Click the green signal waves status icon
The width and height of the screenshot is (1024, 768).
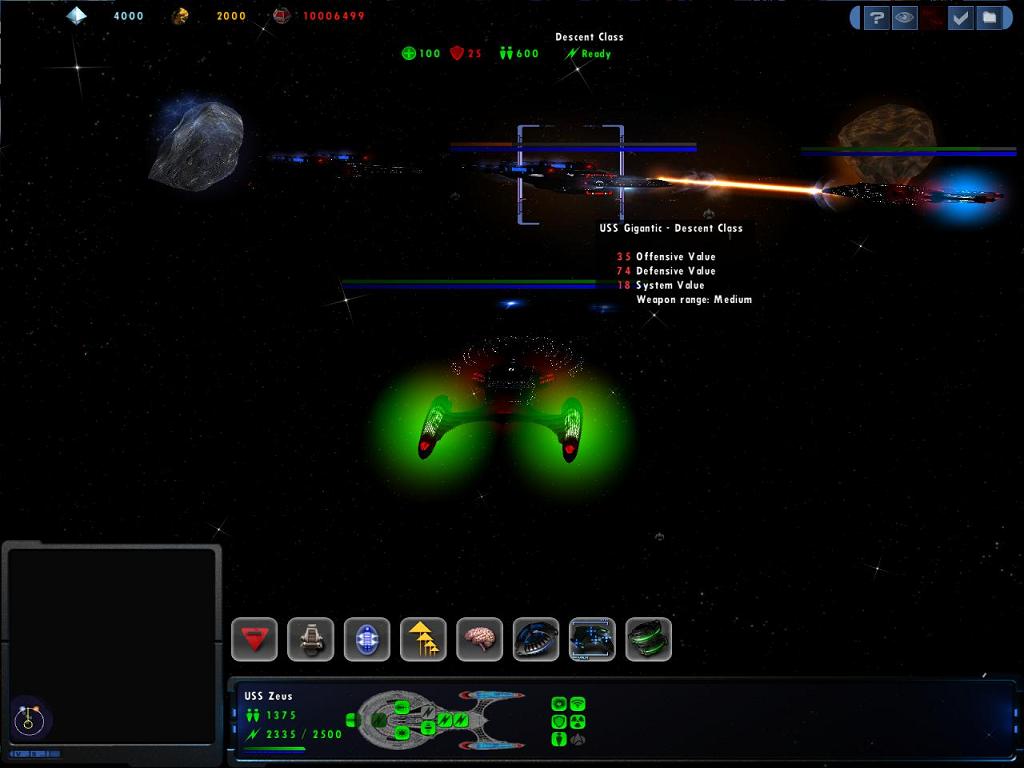(577, 704)
